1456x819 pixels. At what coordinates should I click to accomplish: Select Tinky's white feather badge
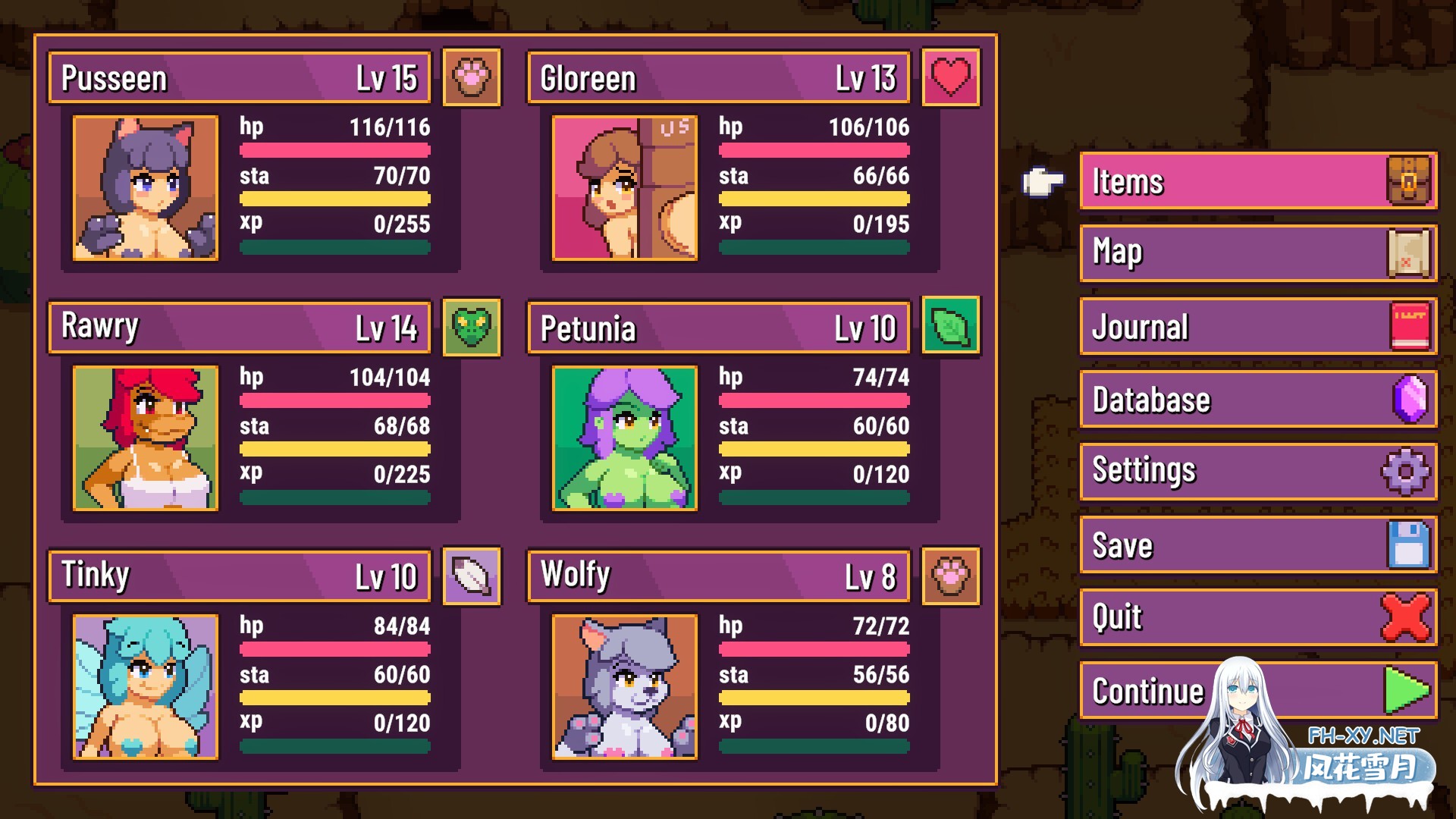point(472,576)
